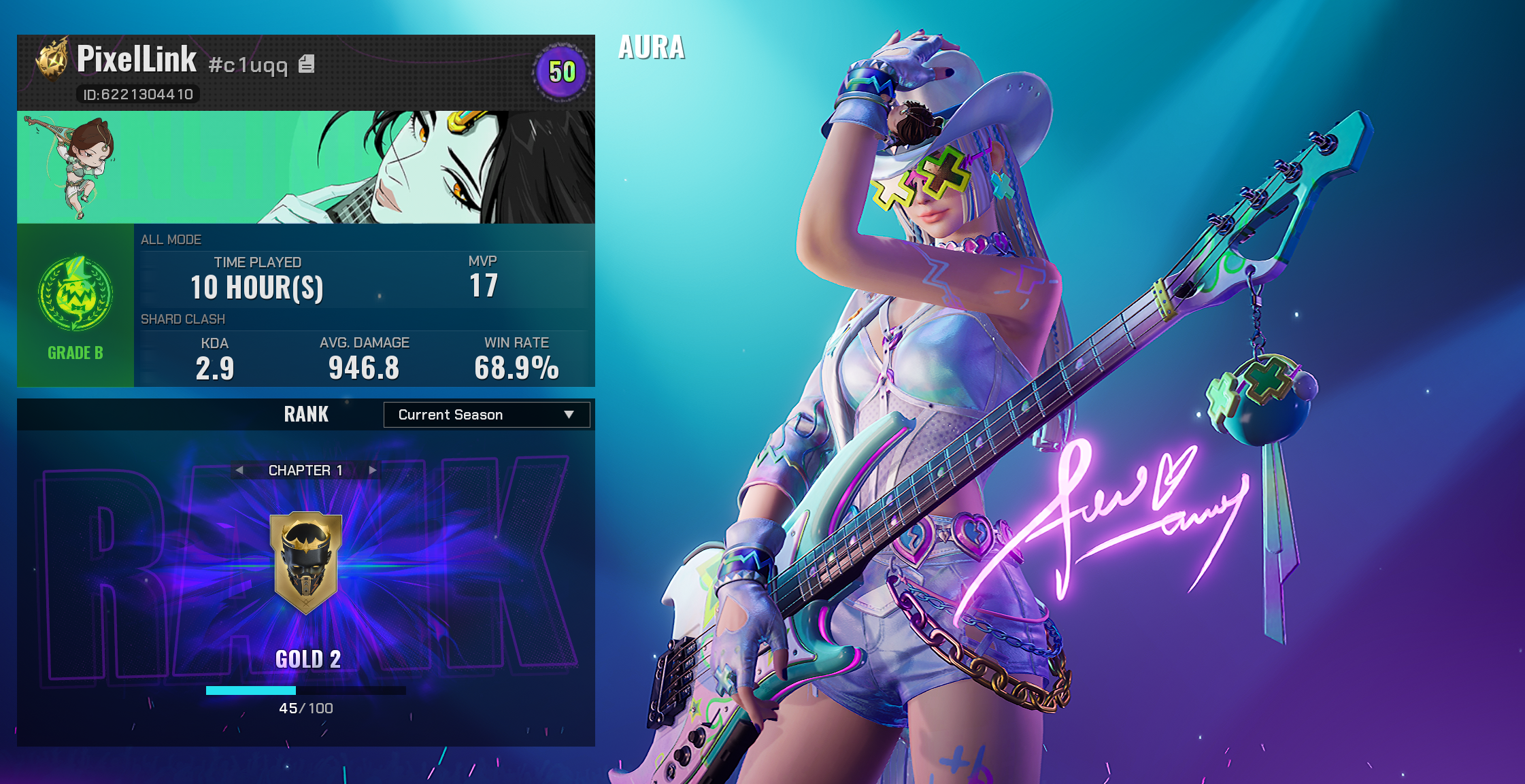The width and height of the screenshot is (1525, 784).
Task: Open the Gold 2 rank badge
Action: (306, 563)
